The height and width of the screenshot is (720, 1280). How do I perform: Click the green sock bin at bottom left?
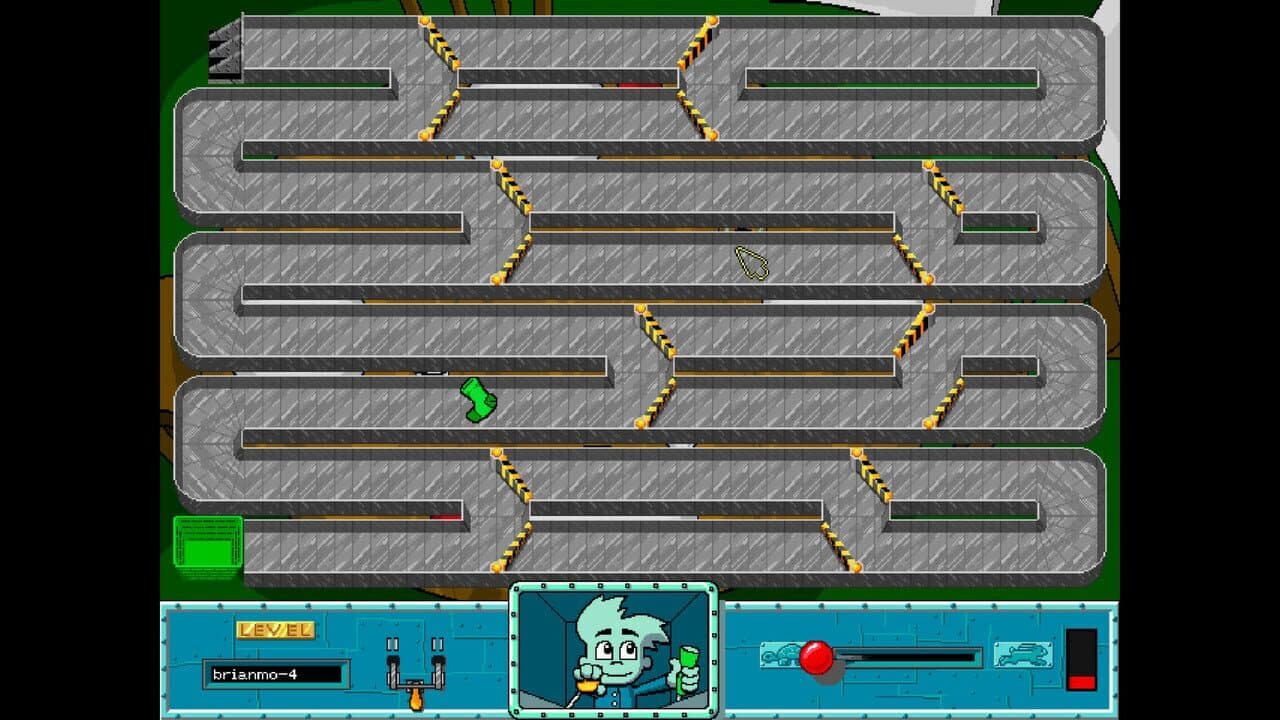pyautogui.click(x=210, y=543)
